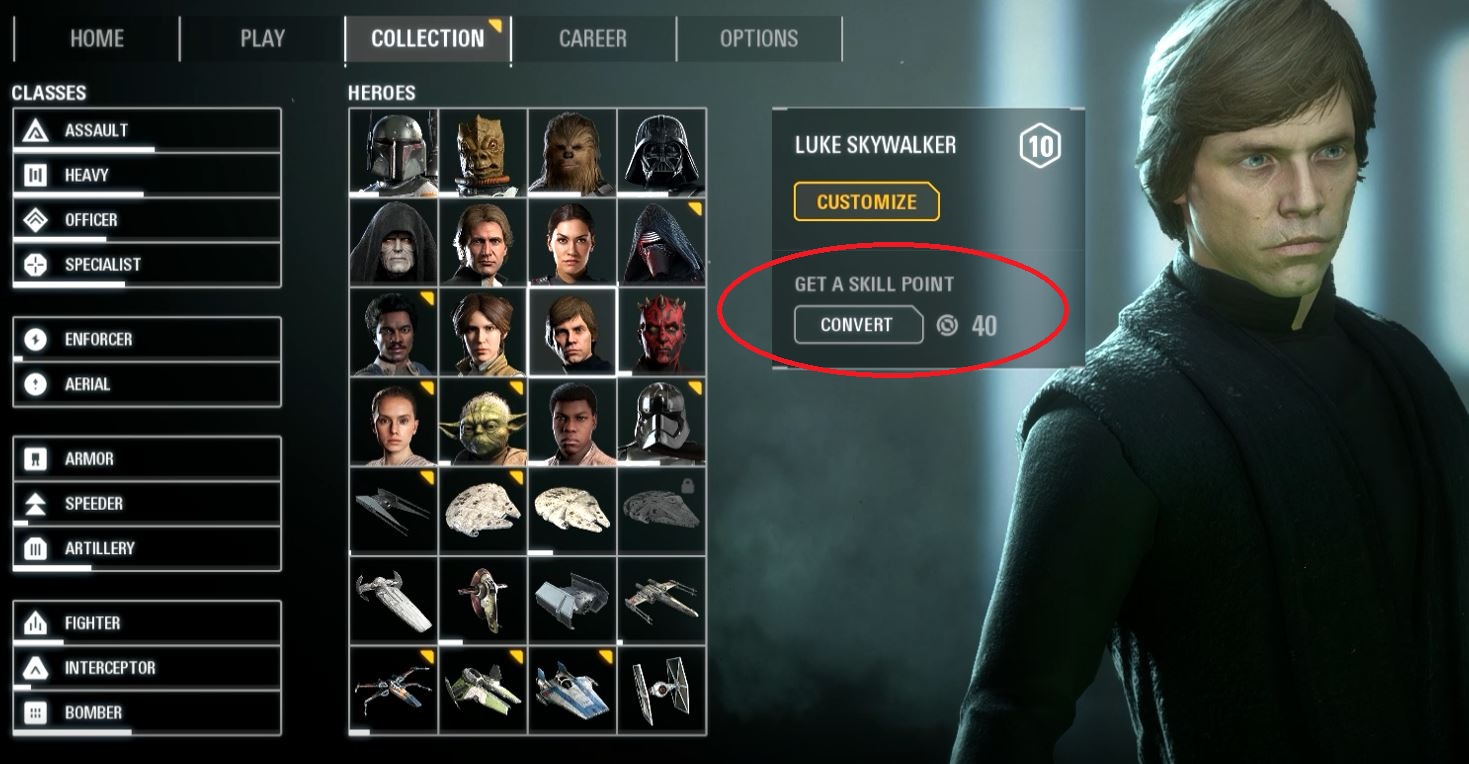Viewport: 1469px width, 764px height.
Task: Select the Interceptor class entry
Action: pyautogui.click(x=146, y=668)
